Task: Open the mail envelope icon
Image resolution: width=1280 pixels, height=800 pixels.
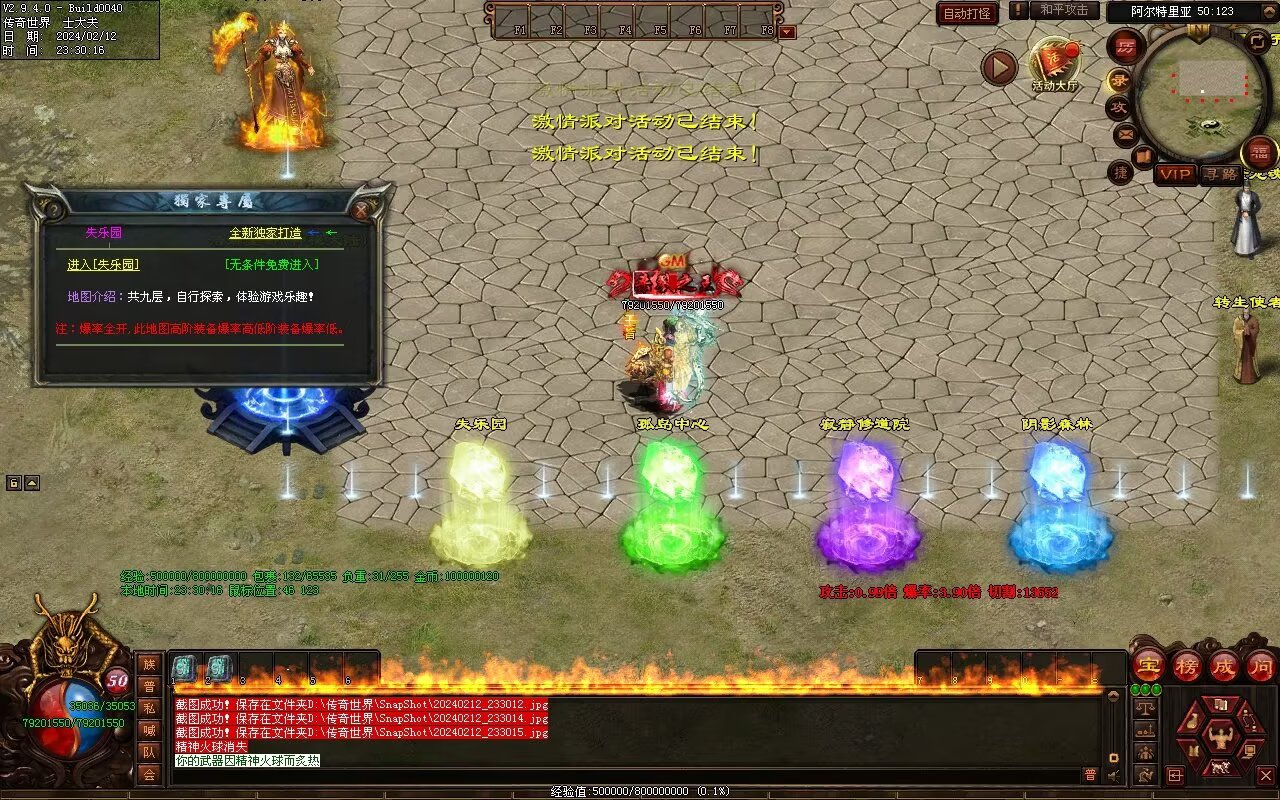Action: 1126,133
